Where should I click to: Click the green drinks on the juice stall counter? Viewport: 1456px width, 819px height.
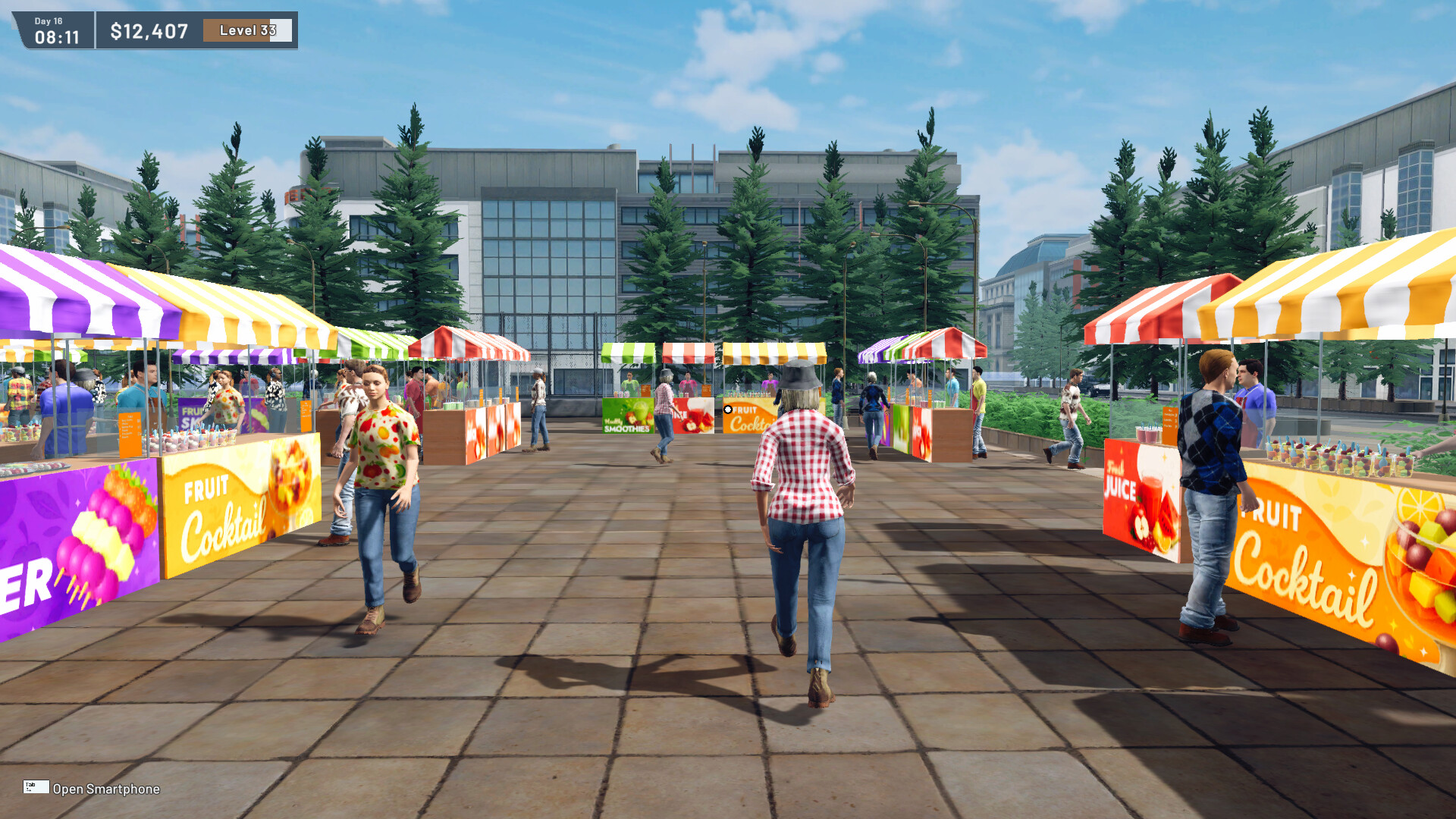point(682,394)
